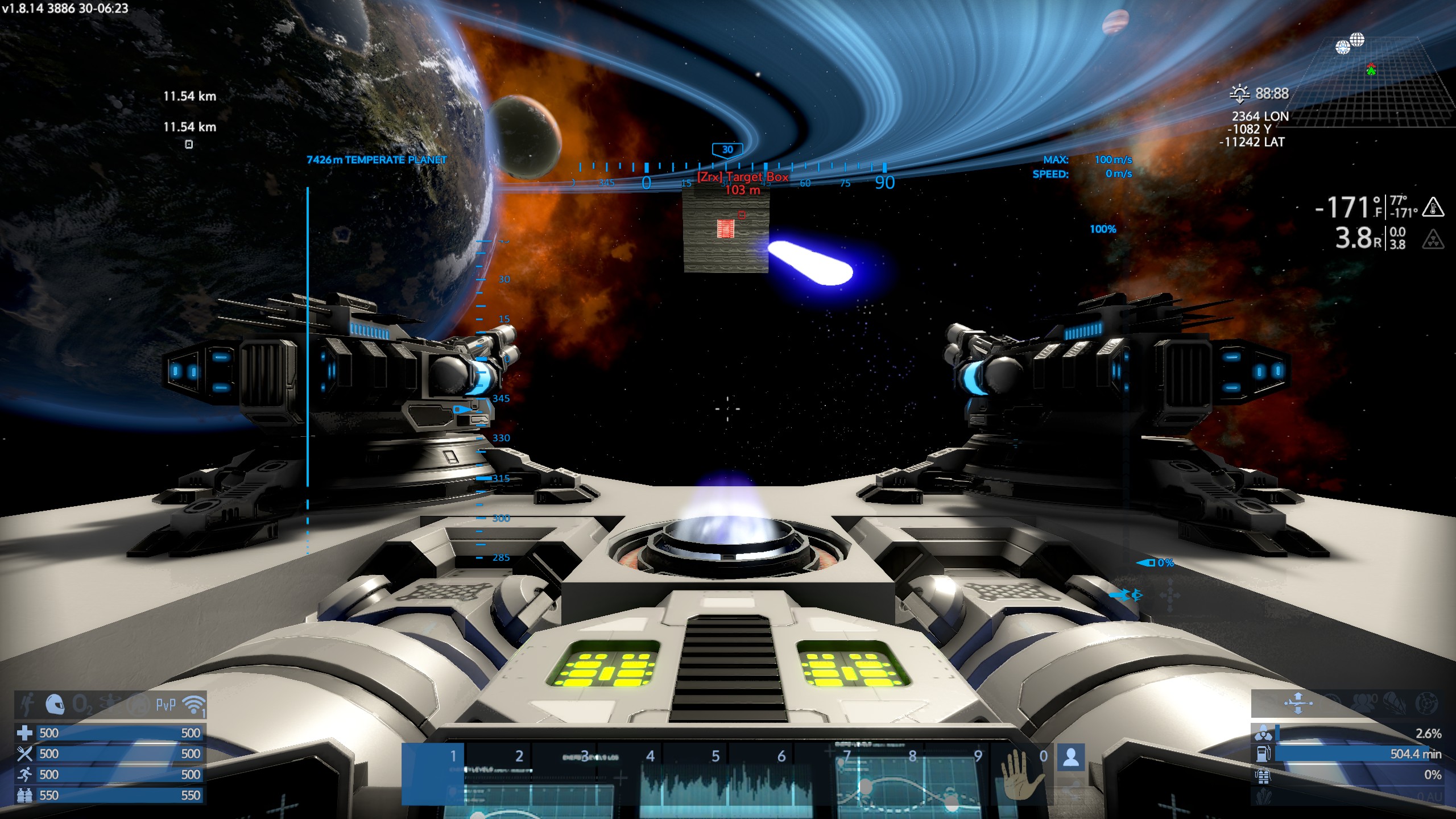Click the sun time-of-day icon
The width and height of the screenshot is (1456, 819).
click(x=1239, y=93)
